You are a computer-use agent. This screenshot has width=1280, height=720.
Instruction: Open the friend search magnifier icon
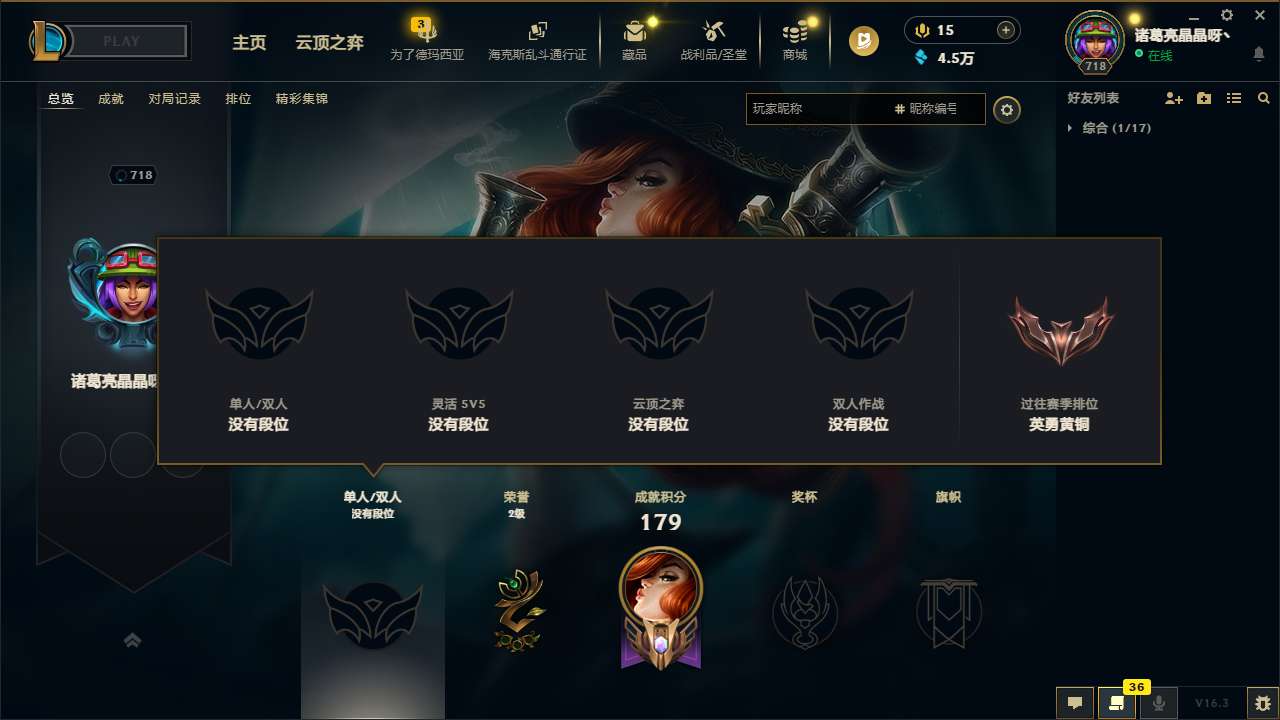[1264, 98]
